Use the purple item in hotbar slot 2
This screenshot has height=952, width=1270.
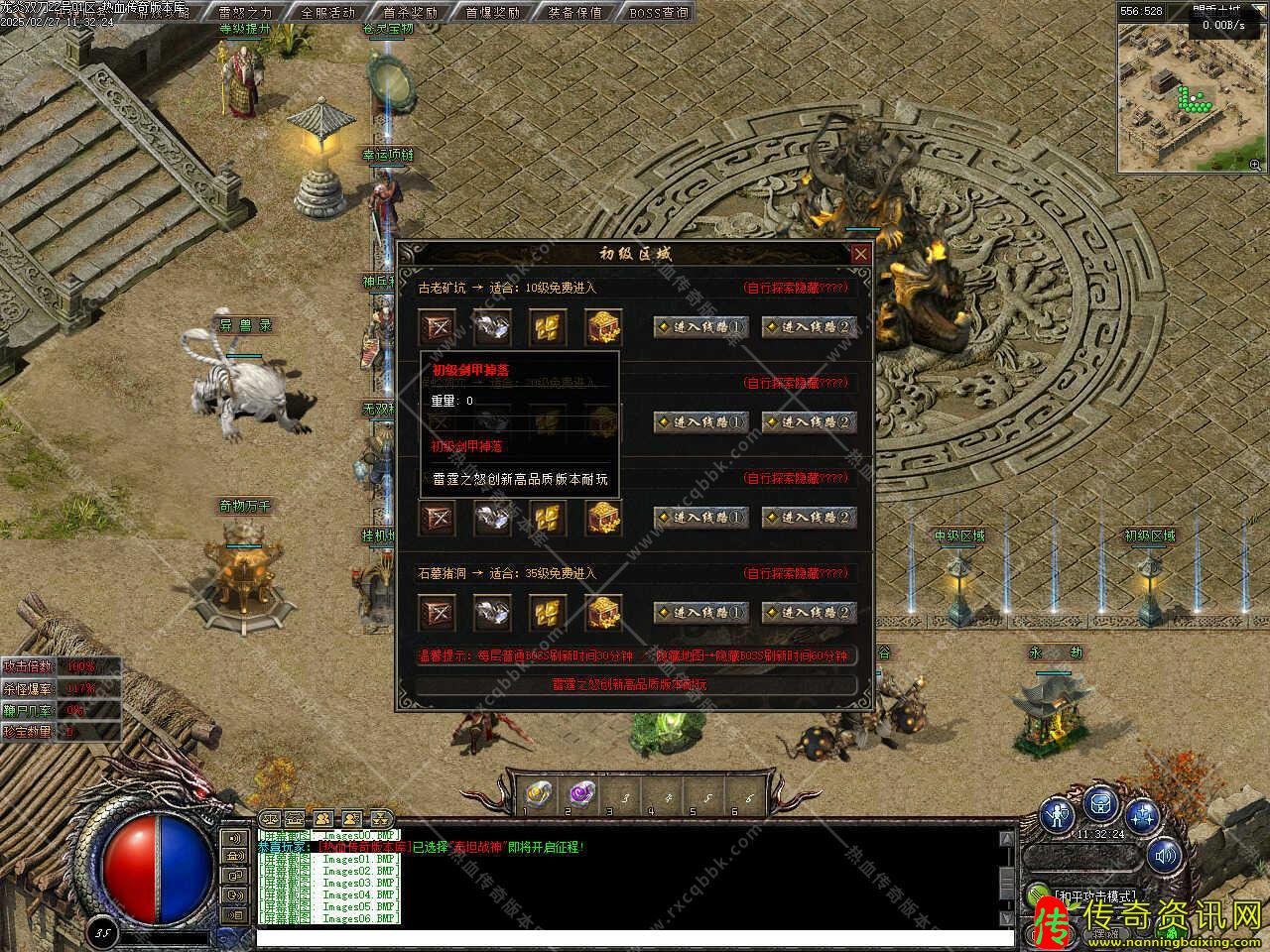(x=578, y=793)
